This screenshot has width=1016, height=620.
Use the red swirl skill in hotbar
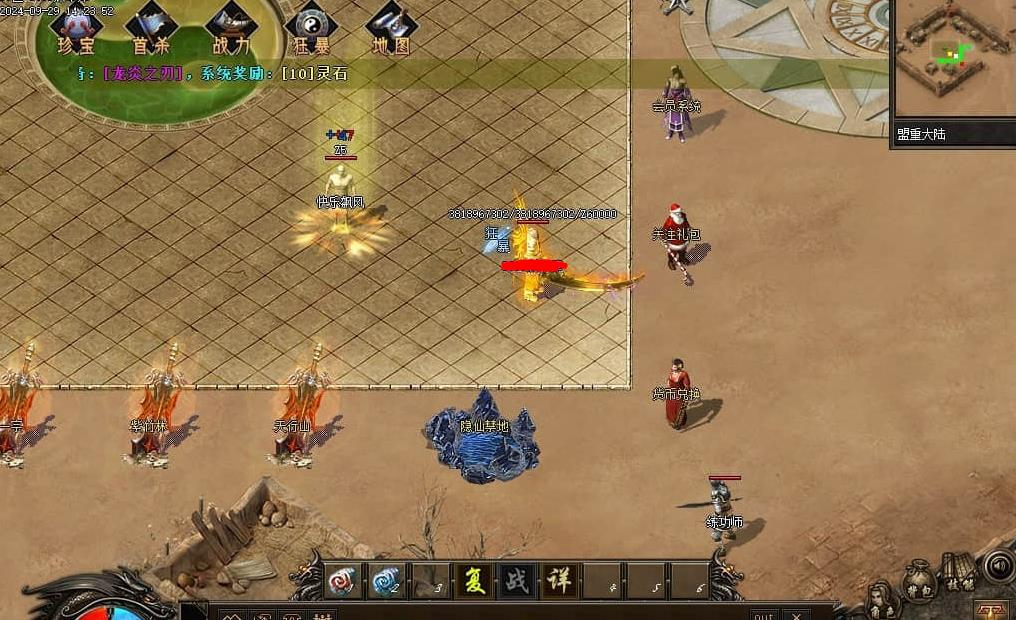(x=342, y=581)
